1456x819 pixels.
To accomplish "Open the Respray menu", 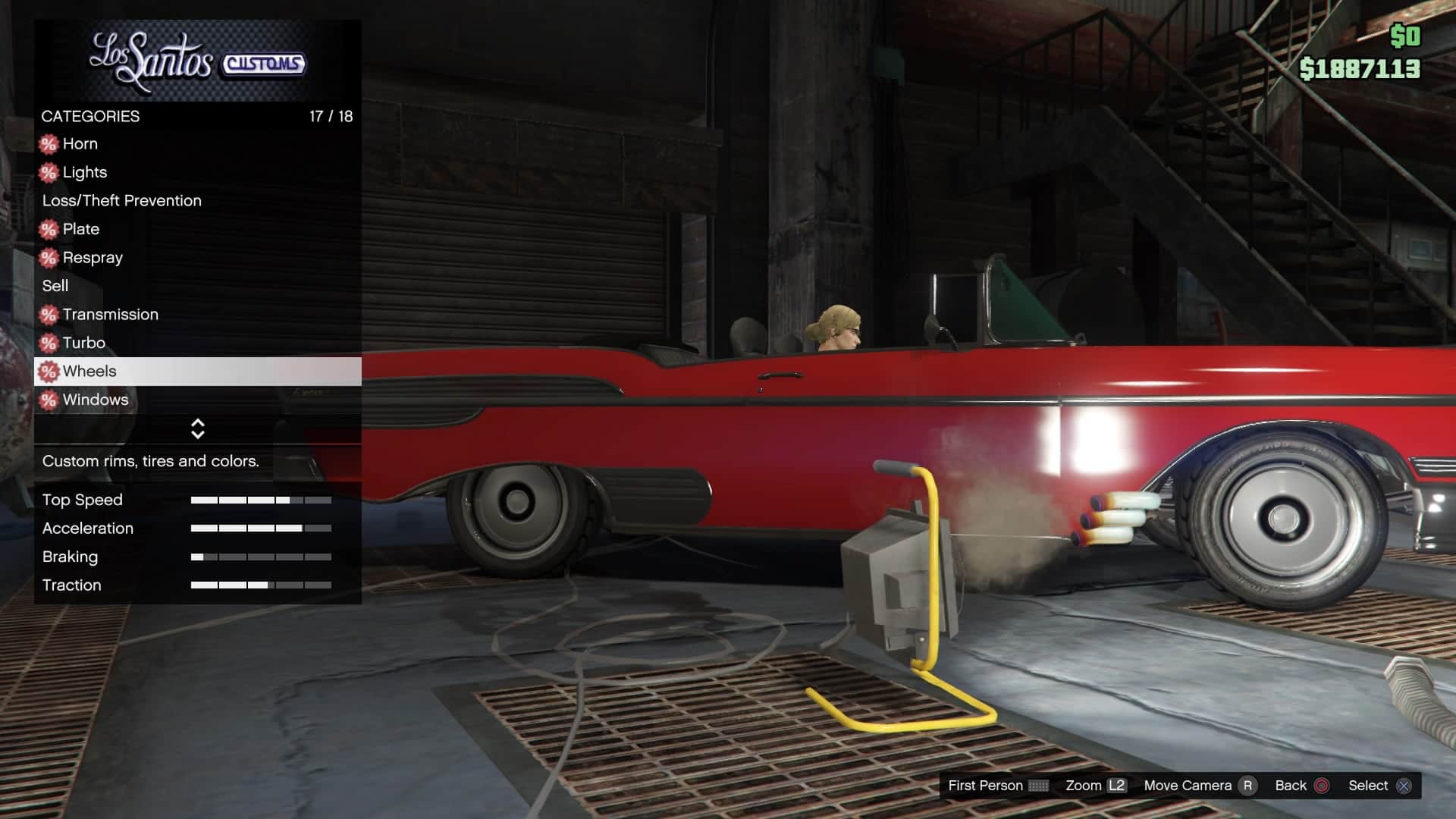I will pyautogui.click(x=93, y=258).
